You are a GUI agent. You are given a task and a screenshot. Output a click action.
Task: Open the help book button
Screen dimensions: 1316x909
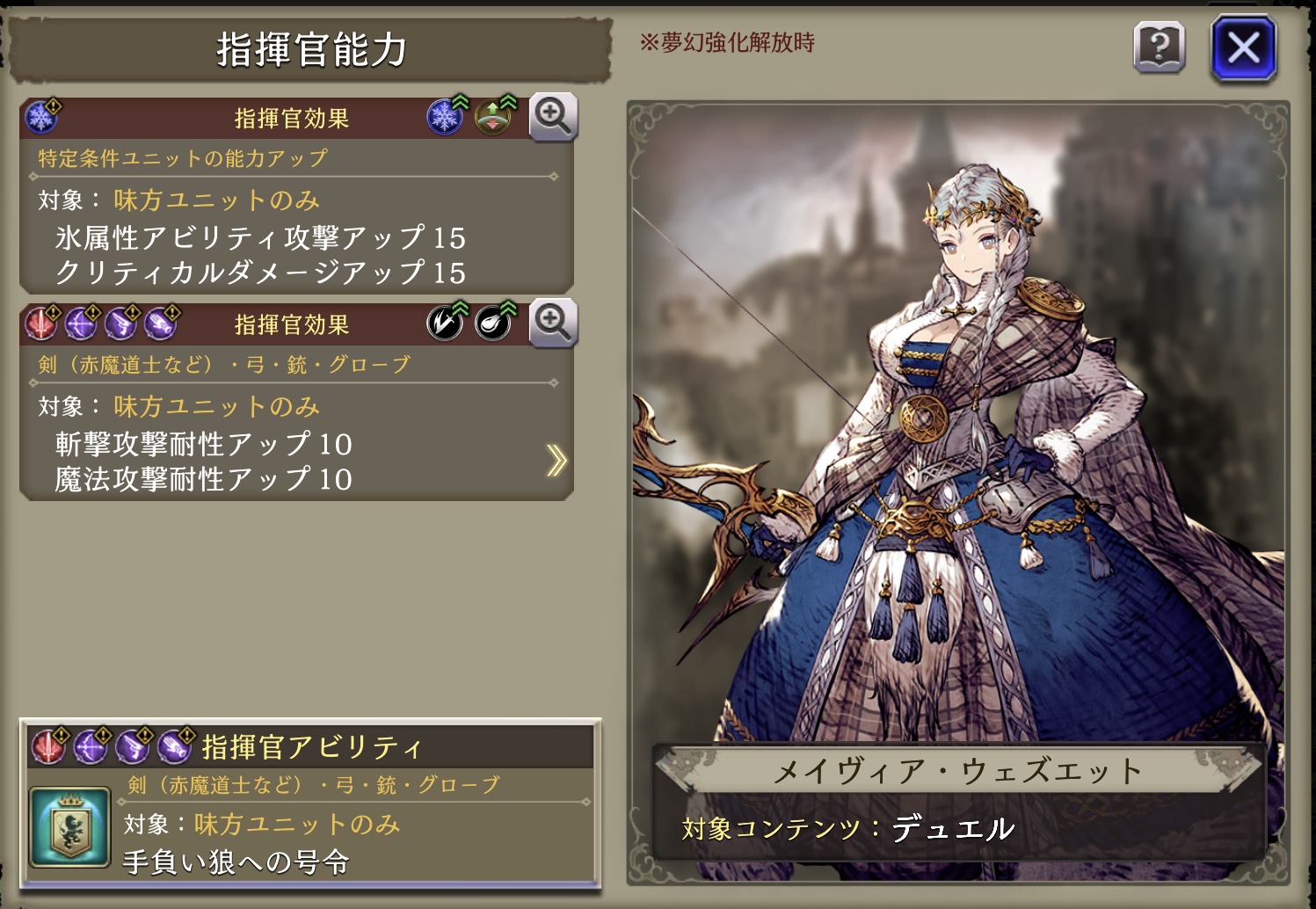[1159, 47]
